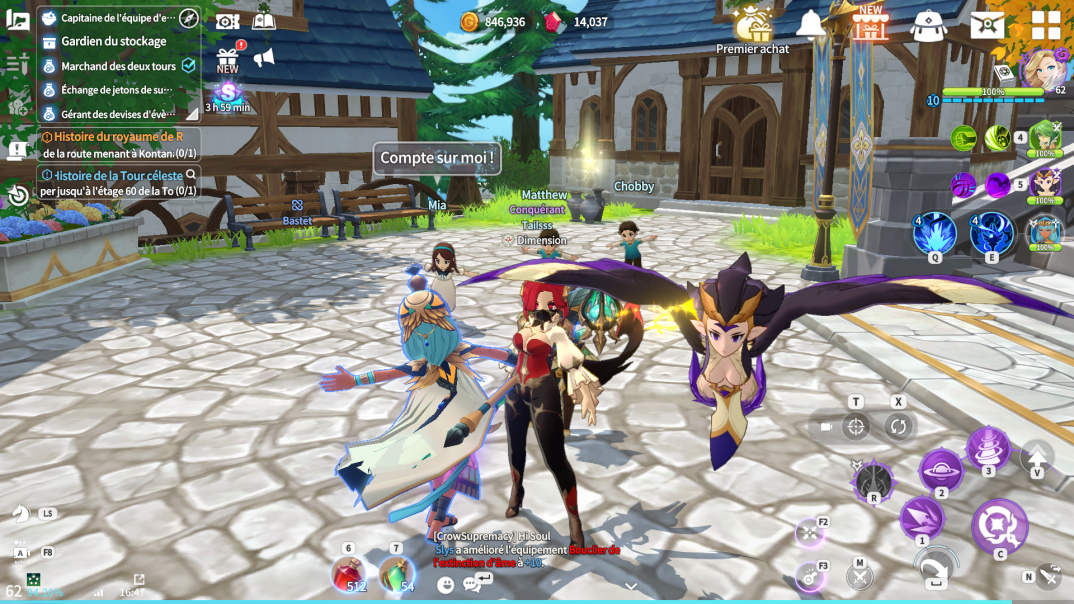Activate the blue ice burst skill

(x=934, y=233)
